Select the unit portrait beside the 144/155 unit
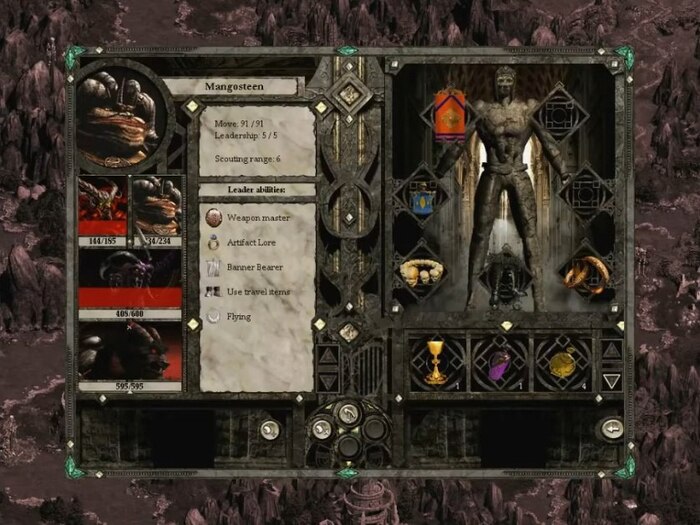 pyautogui.click(x=157, y=206)
